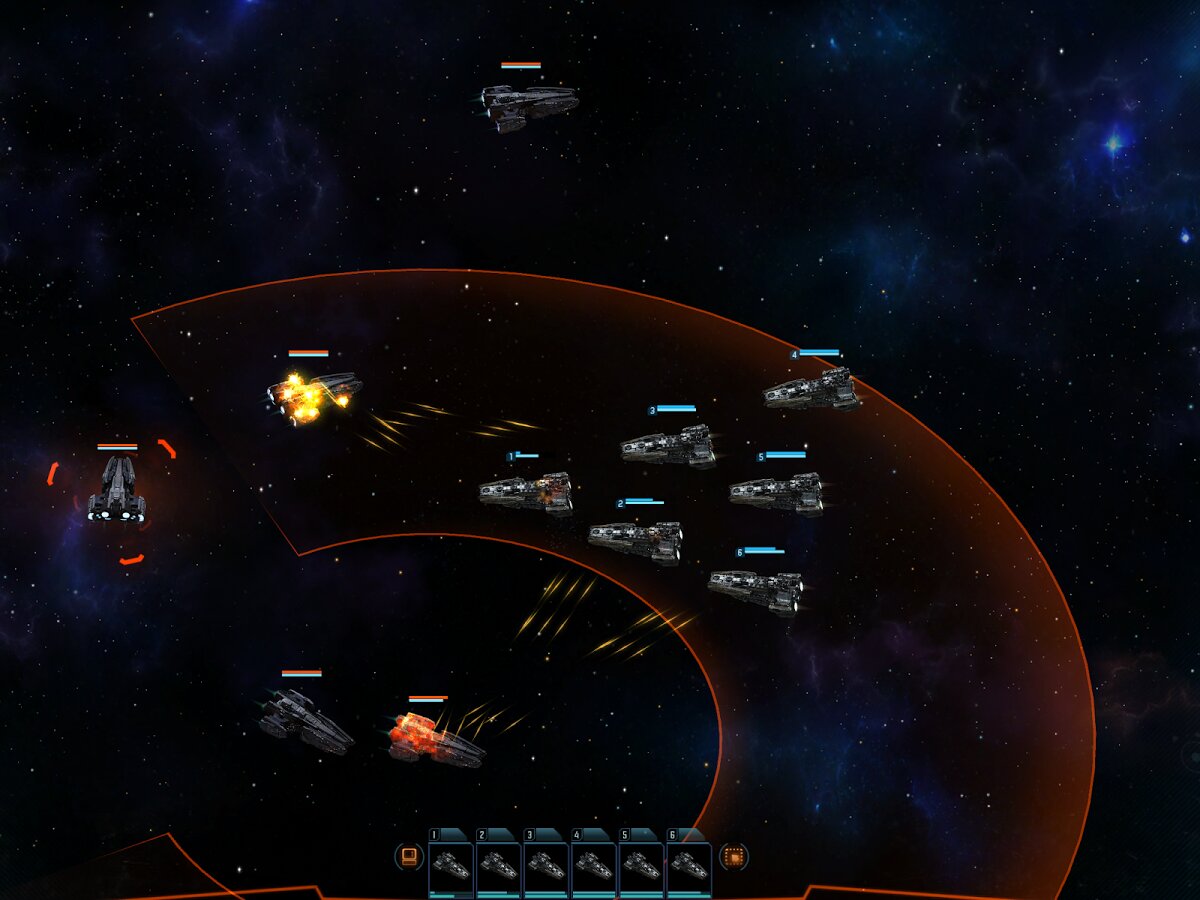Select ship card number 2

coord(499,865)
